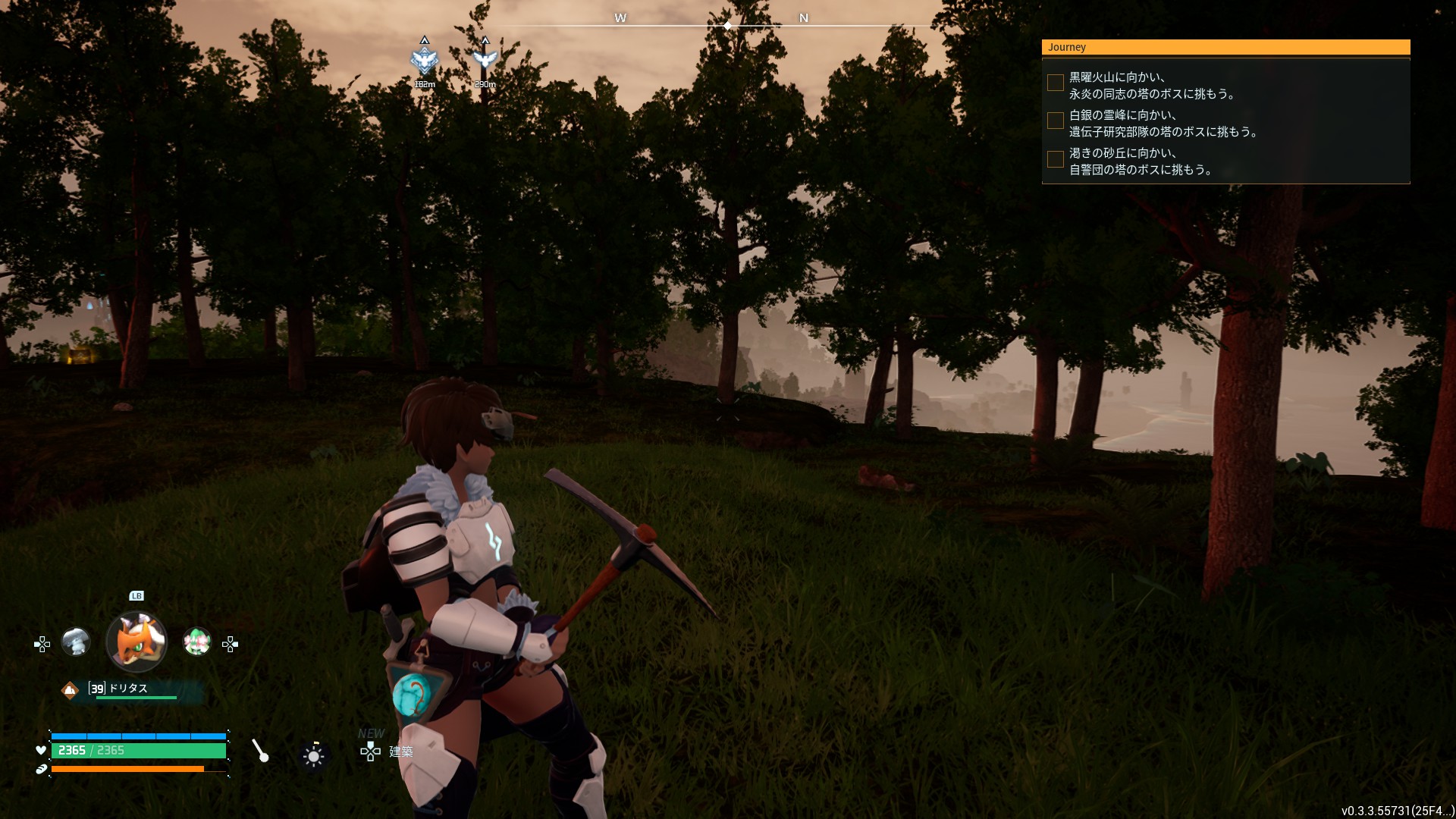
Task: Click the 182m winged emblem compass marker
Action: 424,59
